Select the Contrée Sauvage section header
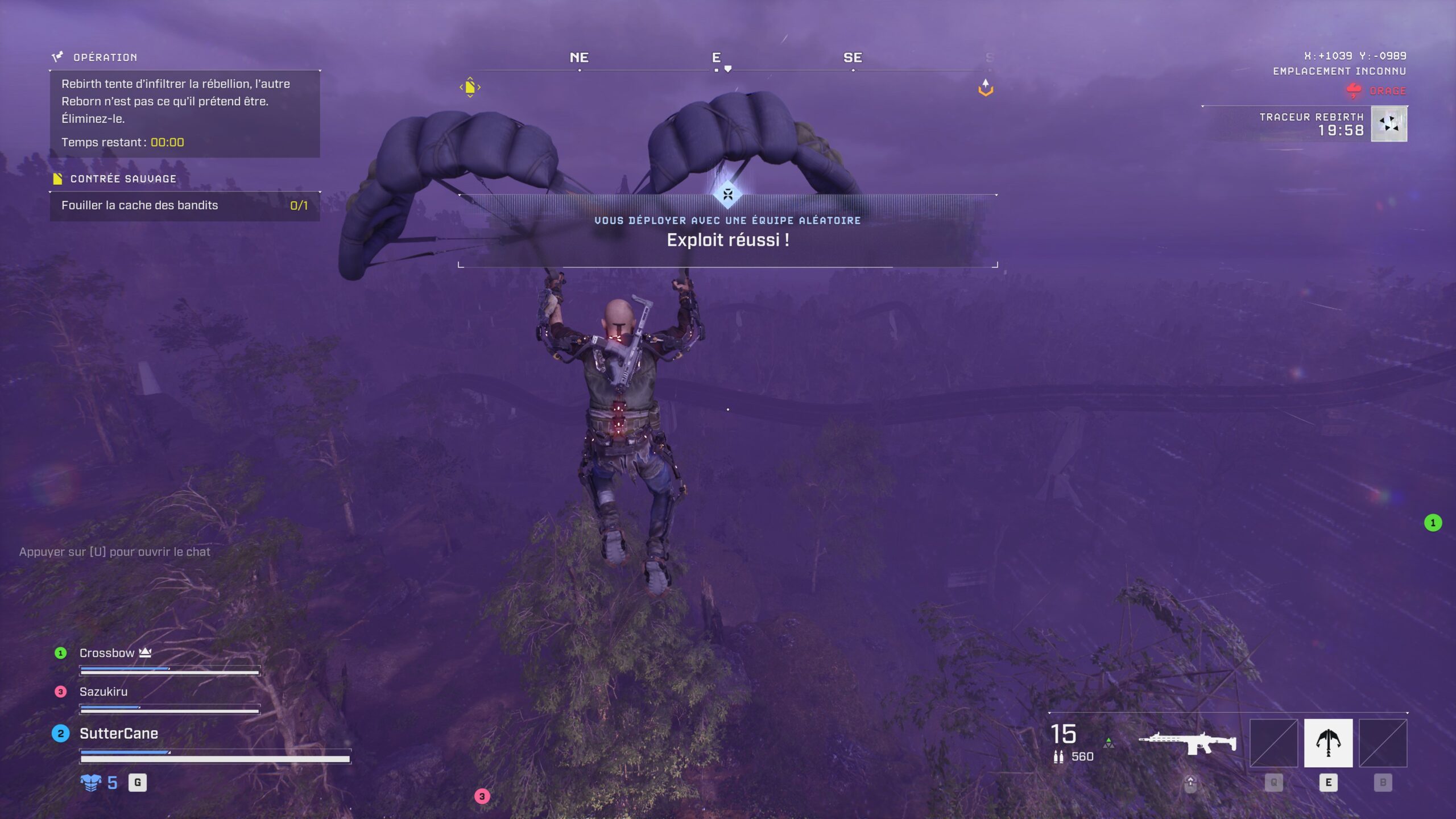 123,178
